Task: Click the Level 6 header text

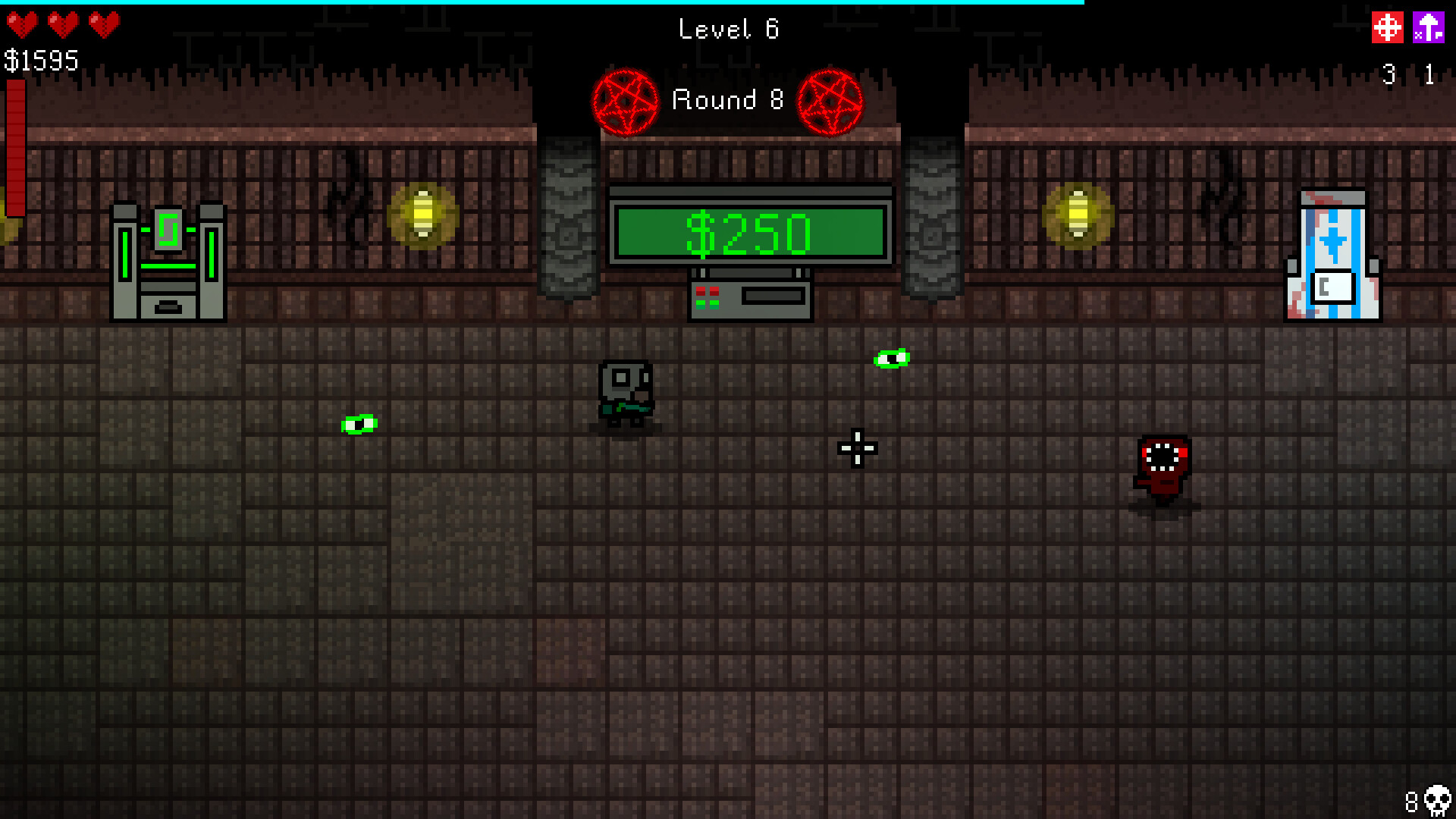Action: 727,29
